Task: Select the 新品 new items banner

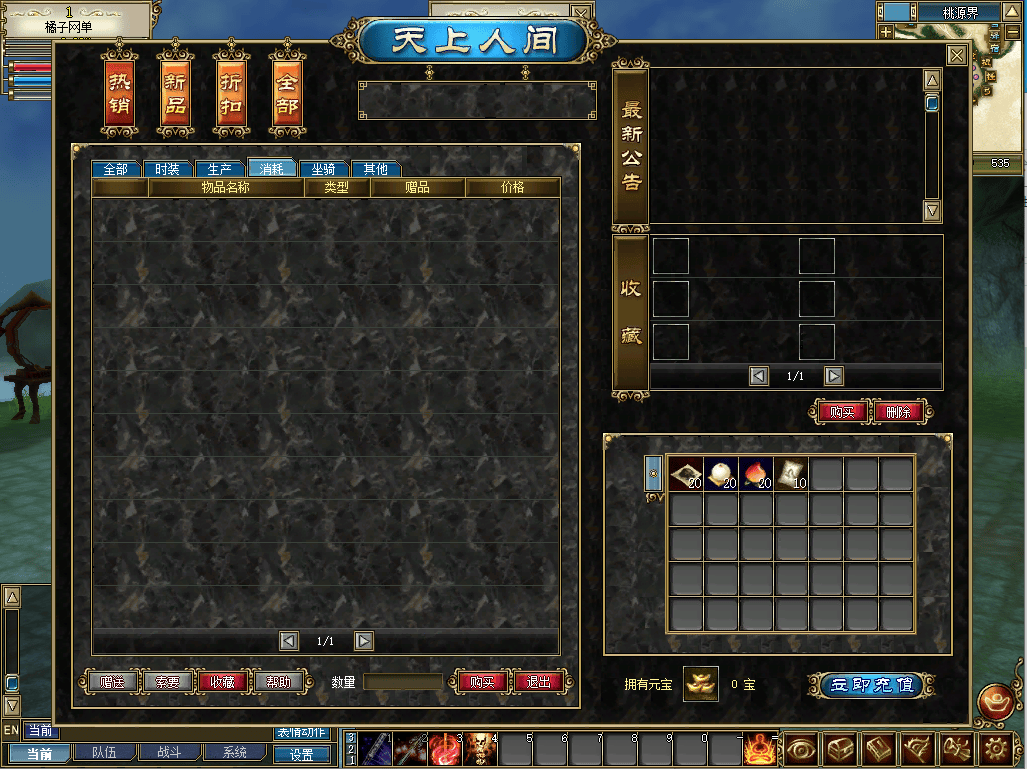Action: [x=175, y=95]
